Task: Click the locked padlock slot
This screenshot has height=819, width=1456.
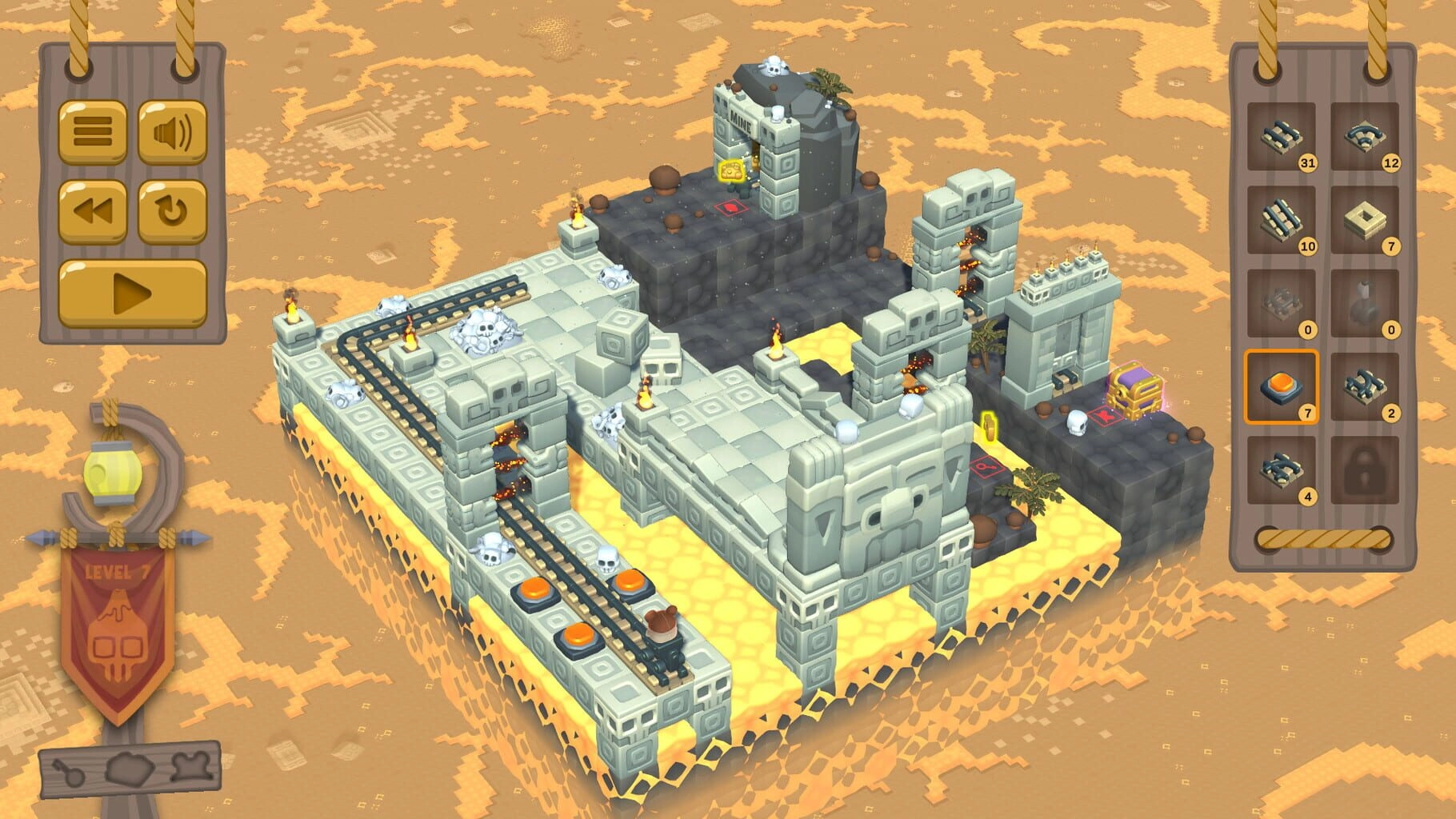Action: 1366,470
